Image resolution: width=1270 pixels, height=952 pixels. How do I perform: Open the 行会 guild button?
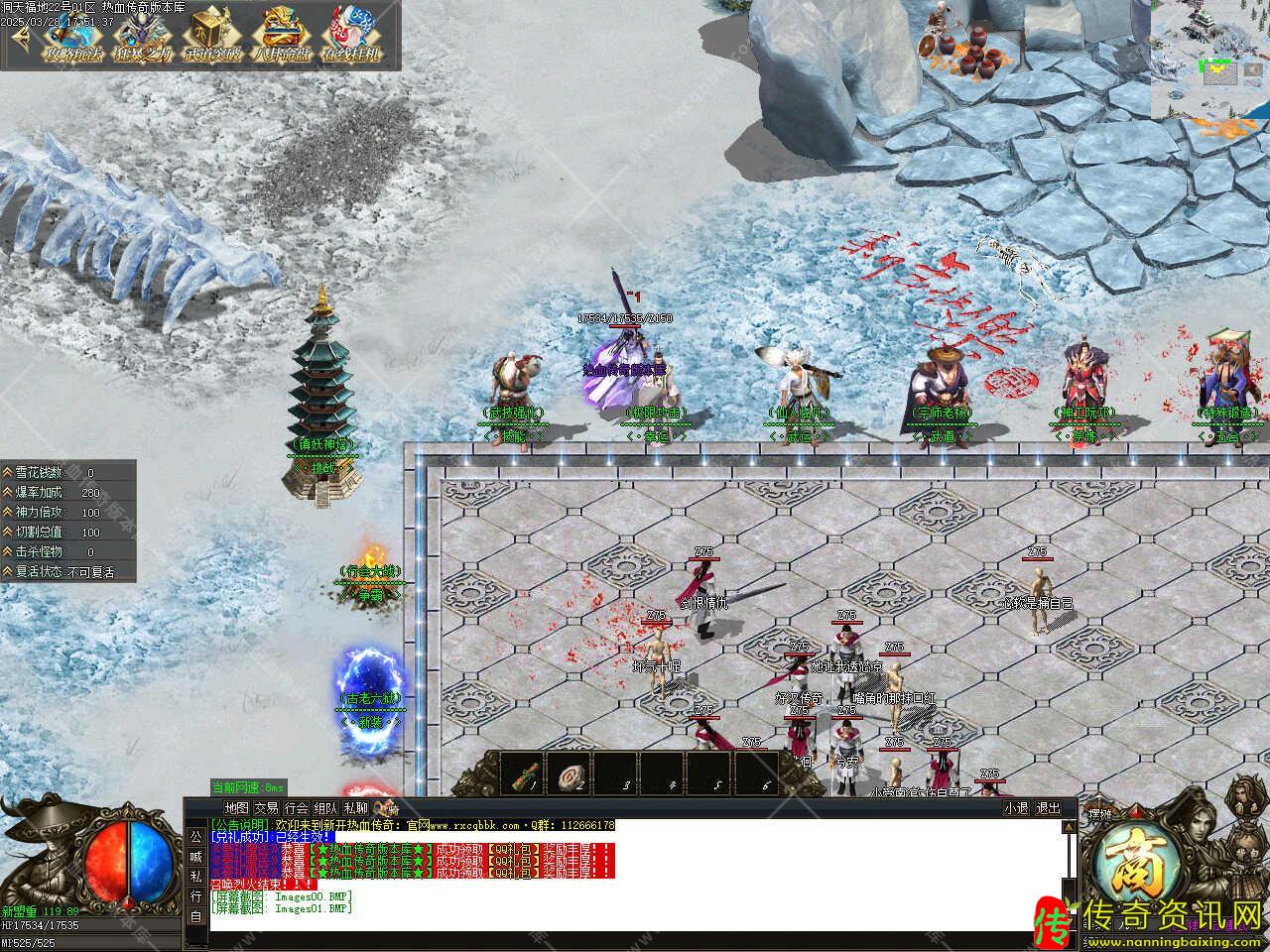tap(296, 808)
